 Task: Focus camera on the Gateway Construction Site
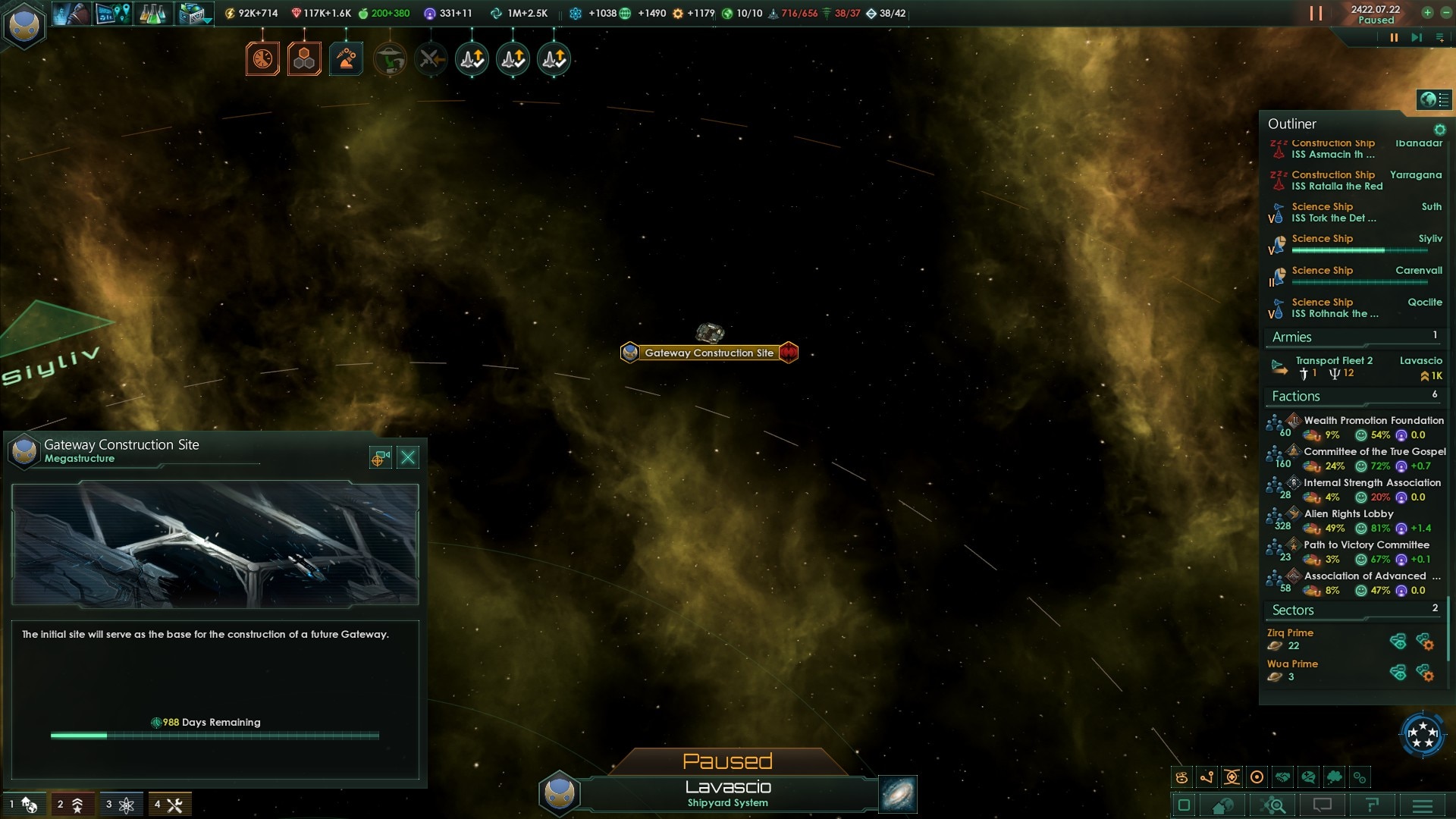[380, 457]
